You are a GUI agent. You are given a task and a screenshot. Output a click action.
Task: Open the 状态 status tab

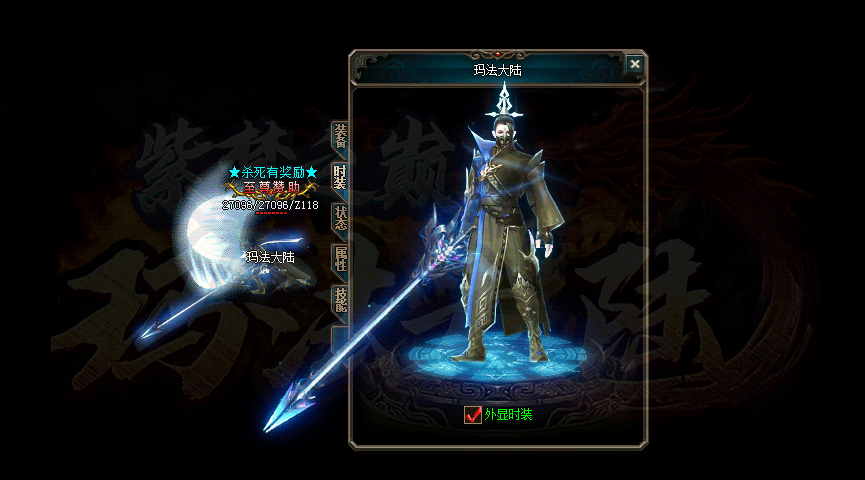point(340,217)
